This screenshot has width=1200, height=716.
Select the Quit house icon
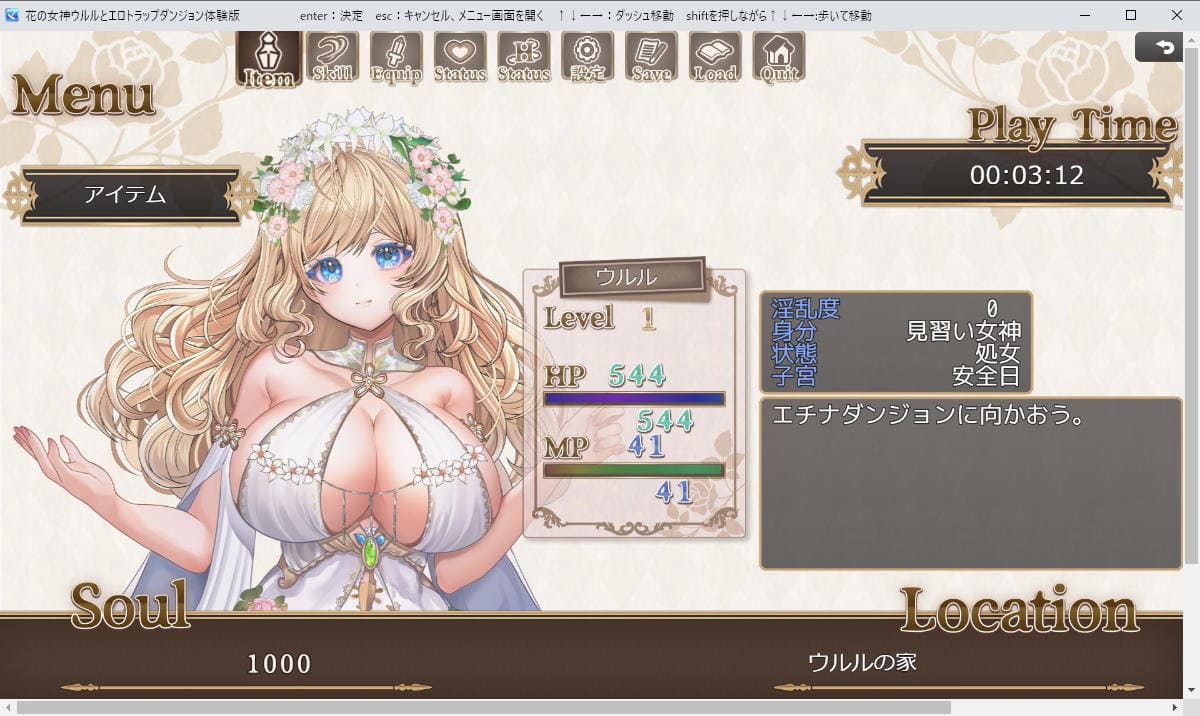779,58
